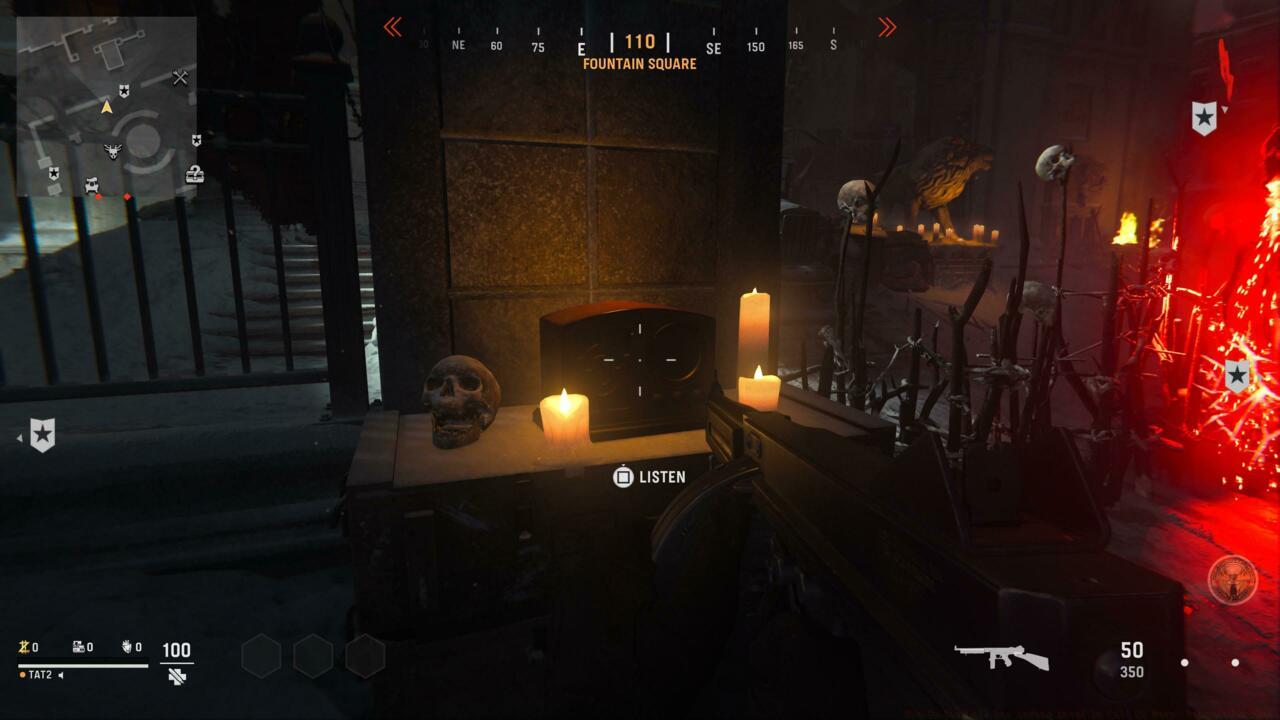Click the star objective marker with left arrow
Viewport: 1280px width, 720px height.
[42, 435]
